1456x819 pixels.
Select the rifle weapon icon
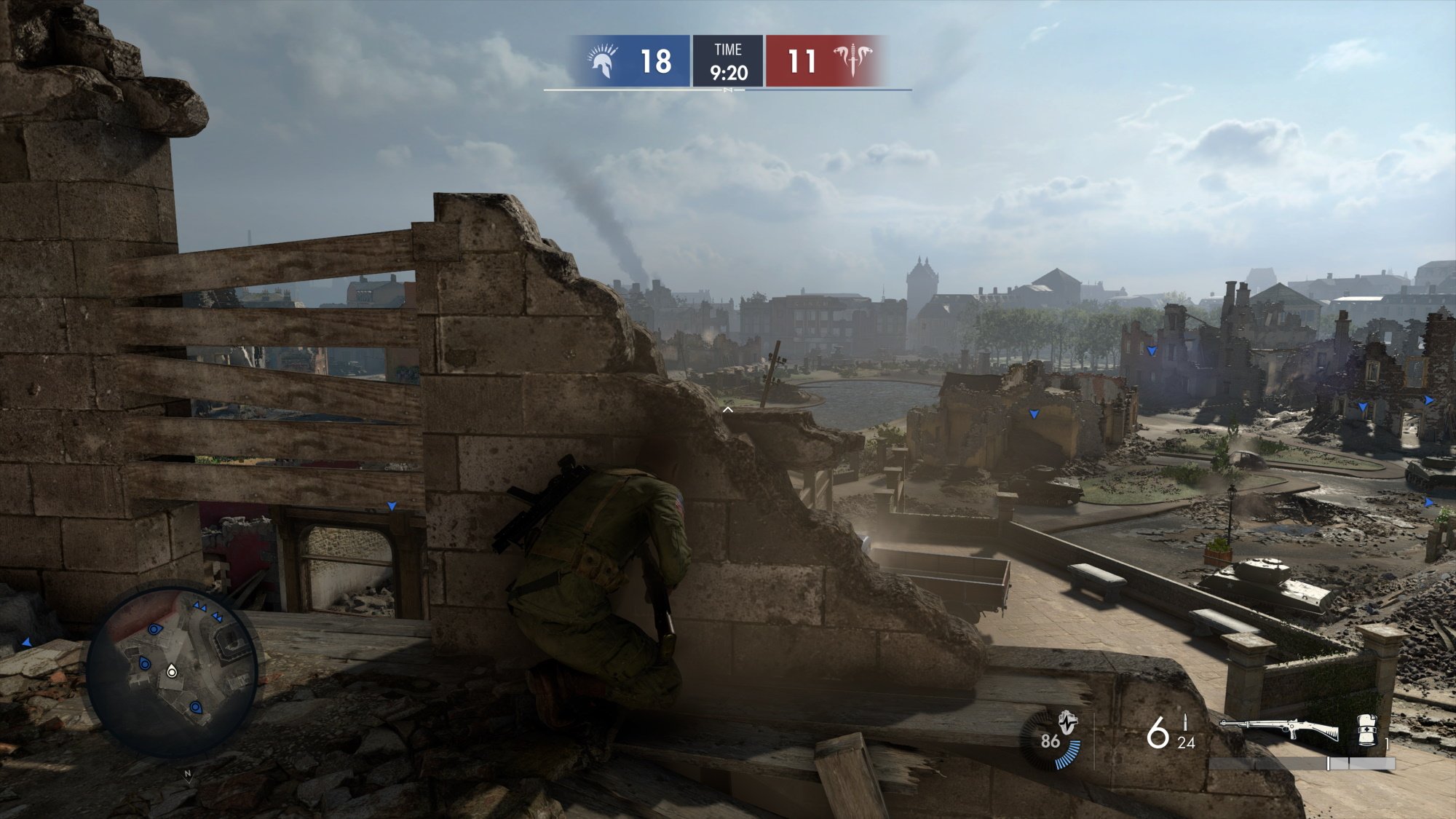[1279, 729]
